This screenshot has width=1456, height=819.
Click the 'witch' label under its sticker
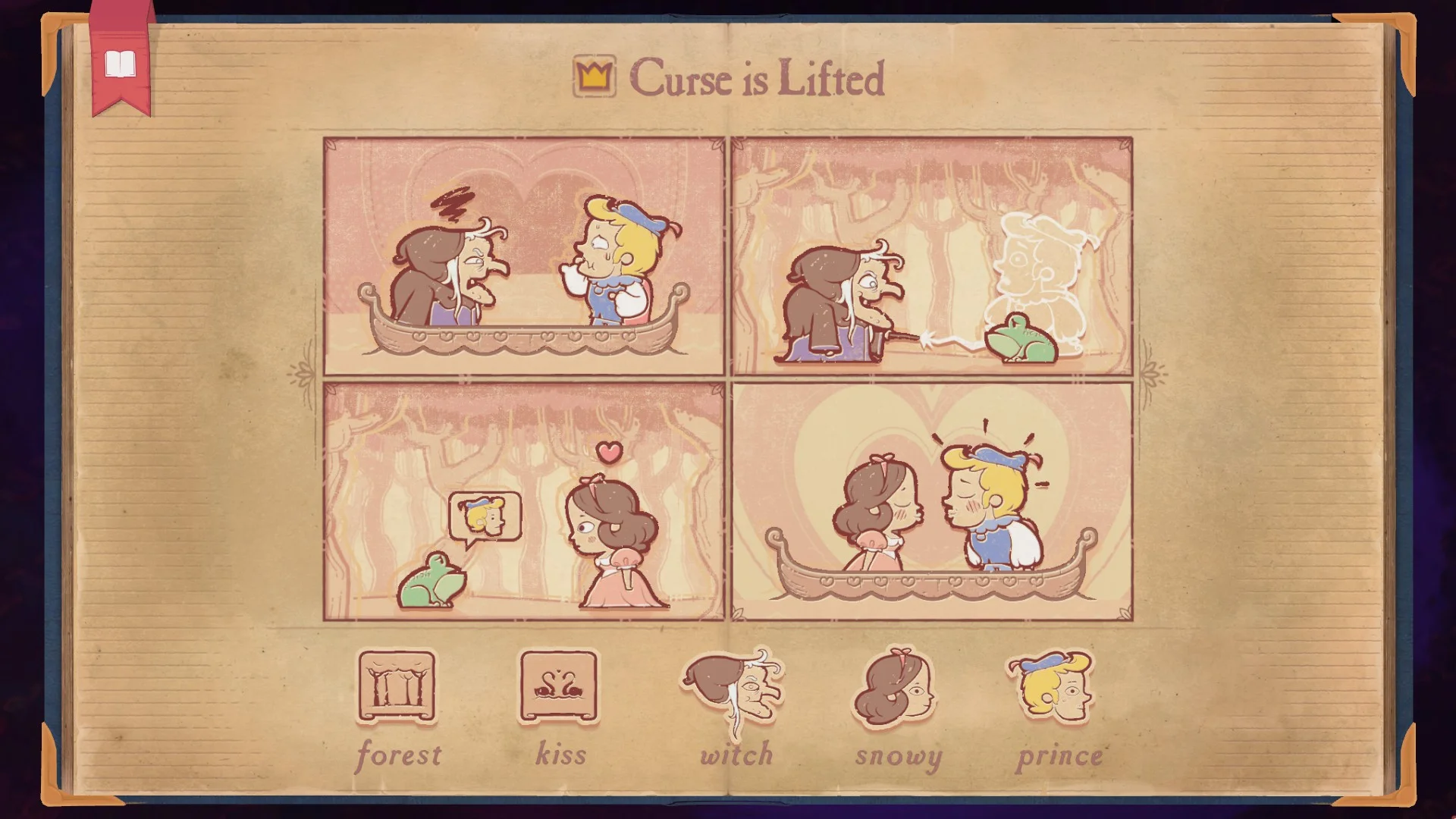(736, 755)
